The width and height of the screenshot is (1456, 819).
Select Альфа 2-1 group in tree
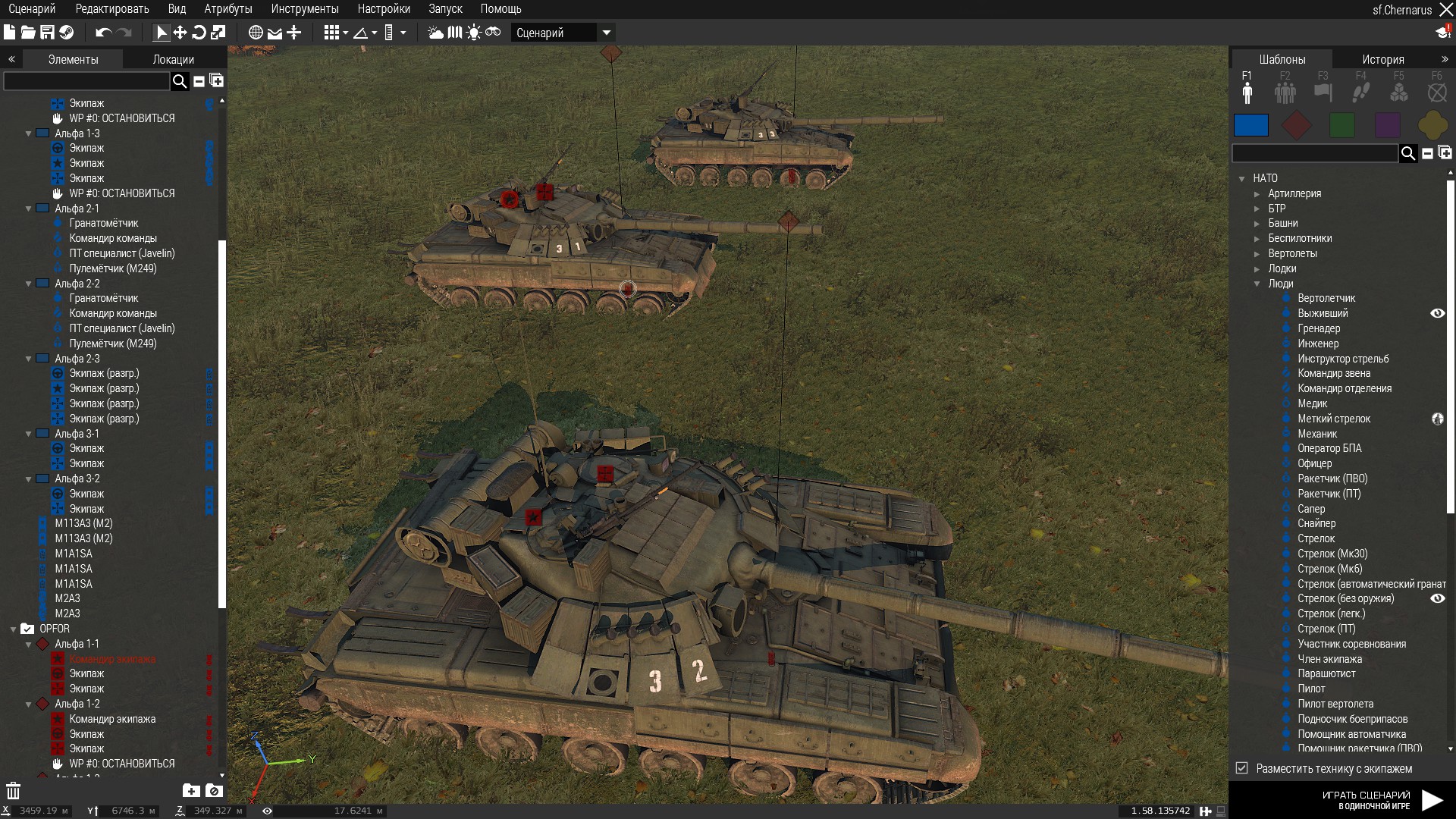click(77, 209)
